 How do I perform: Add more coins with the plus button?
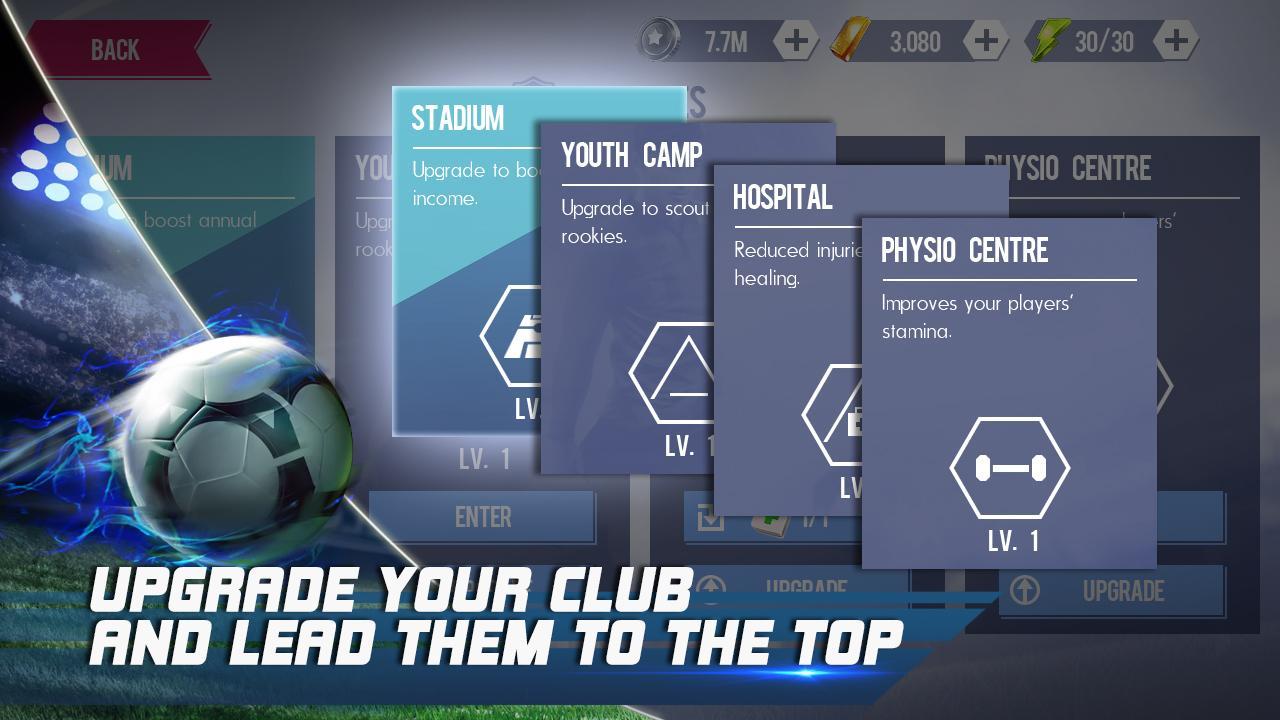click(x=796, y=41)
